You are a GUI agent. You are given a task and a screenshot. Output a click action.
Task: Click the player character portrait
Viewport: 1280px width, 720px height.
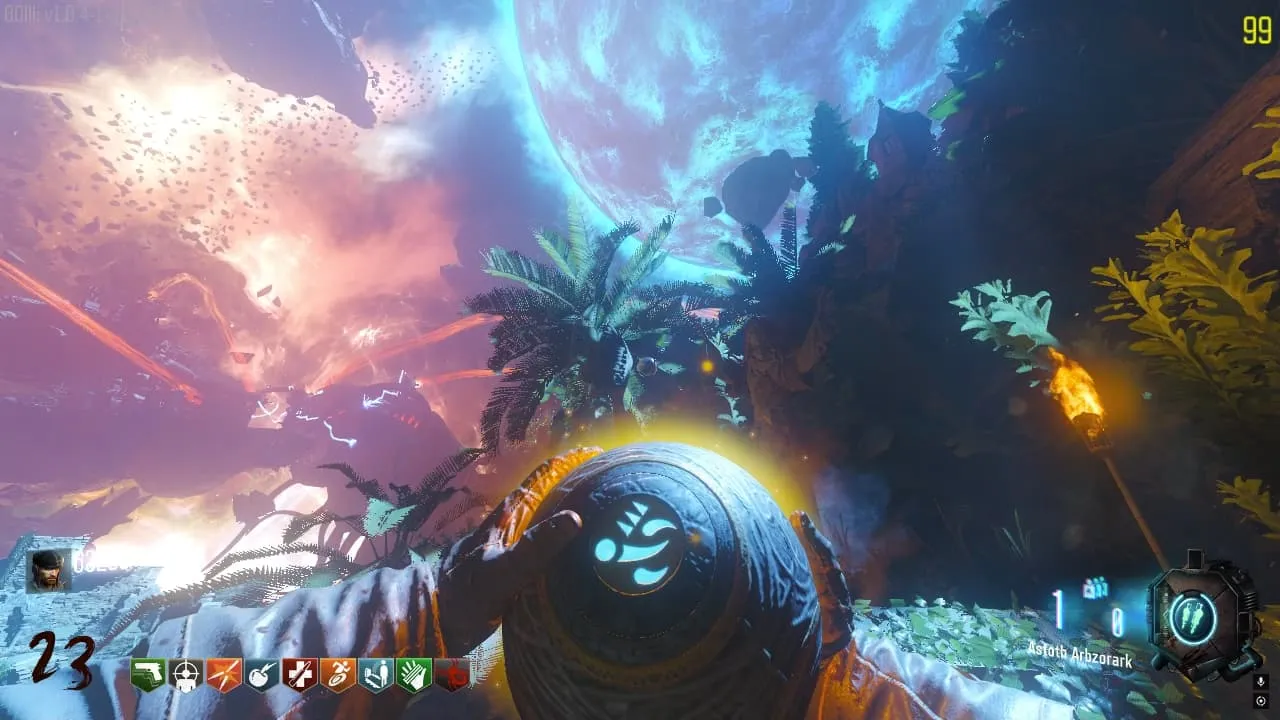[x=48, y=571]
